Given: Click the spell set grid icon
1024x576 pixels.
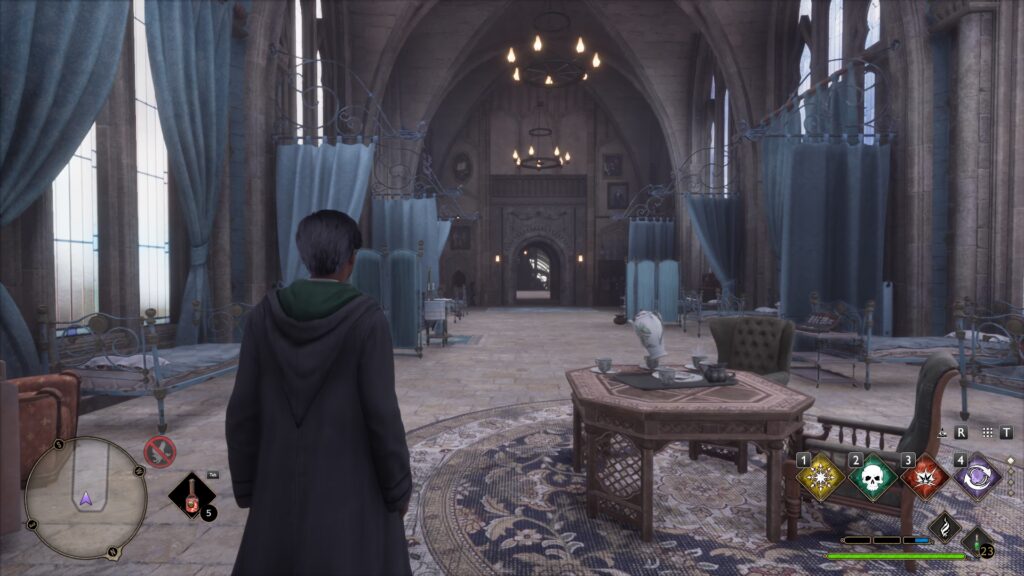Looking at the screenshot, I should coord(988,432).
